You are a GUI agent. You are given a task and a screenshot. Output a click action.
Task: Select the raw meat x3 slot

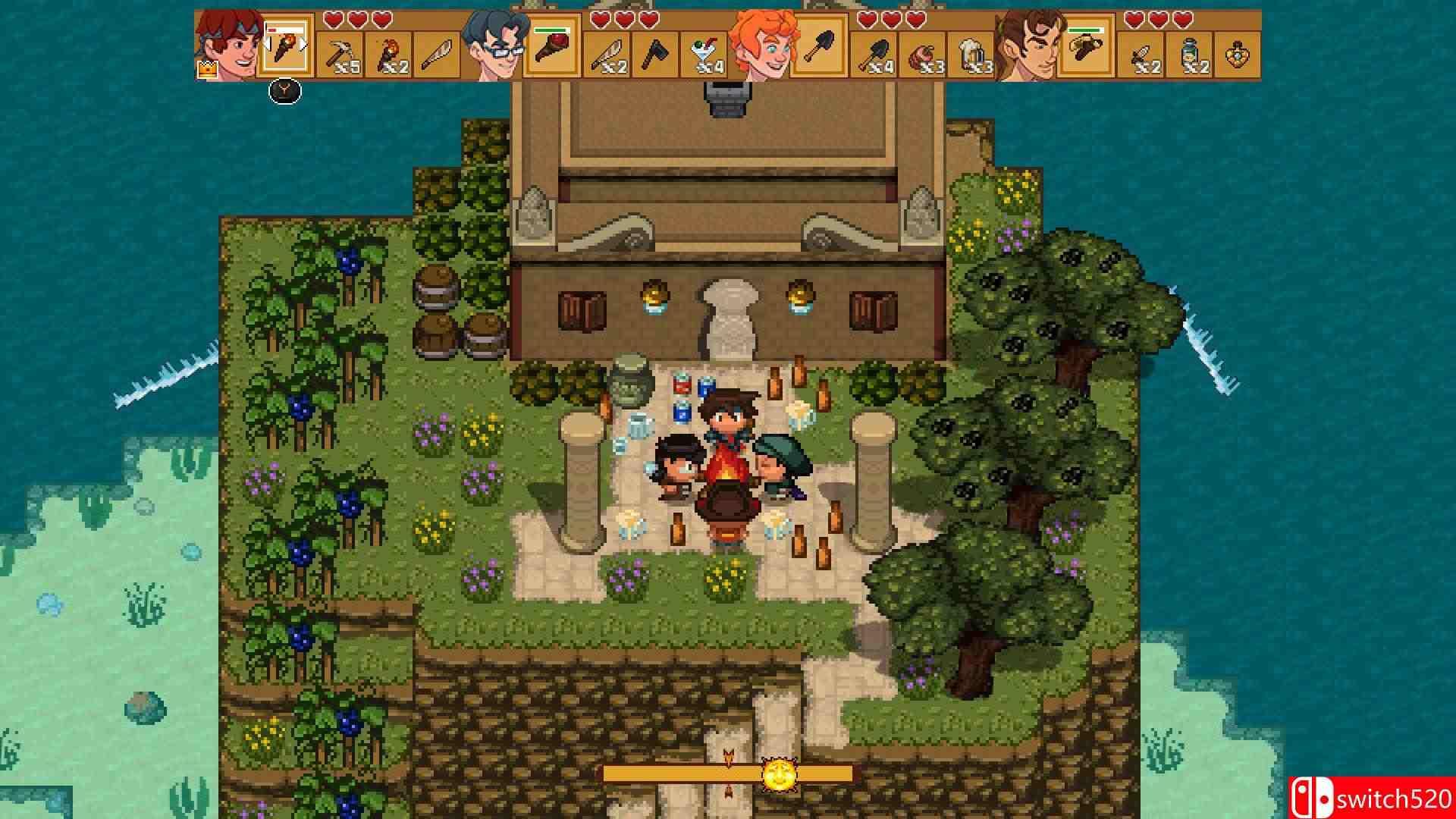click(923, 55)
